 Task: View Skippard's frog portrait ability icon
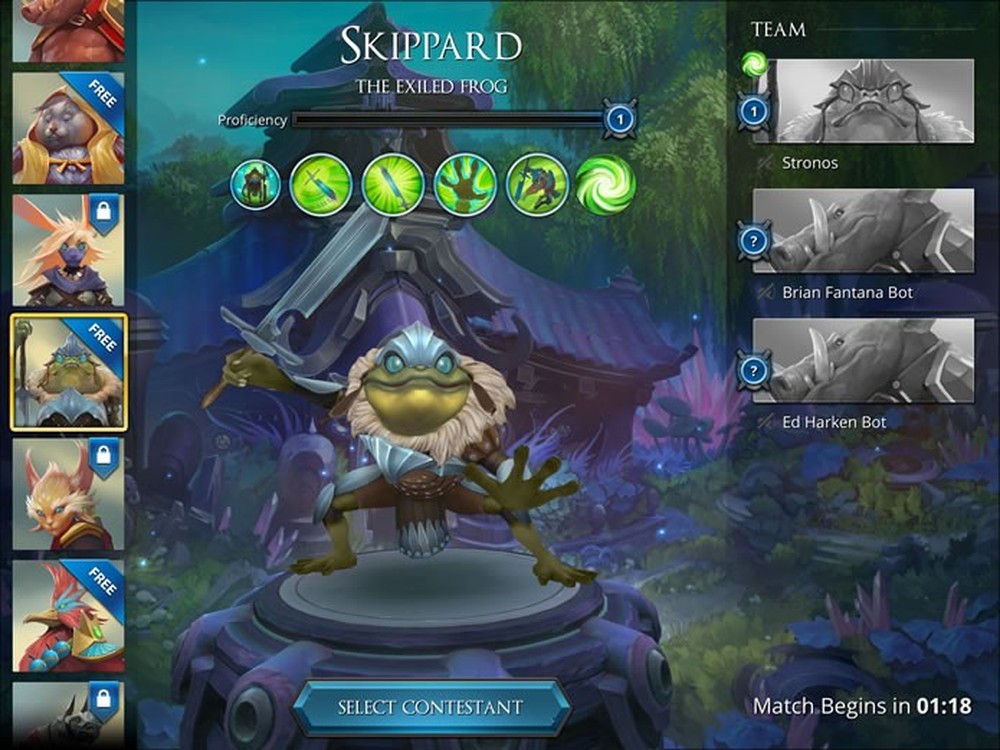coord(256,185)
